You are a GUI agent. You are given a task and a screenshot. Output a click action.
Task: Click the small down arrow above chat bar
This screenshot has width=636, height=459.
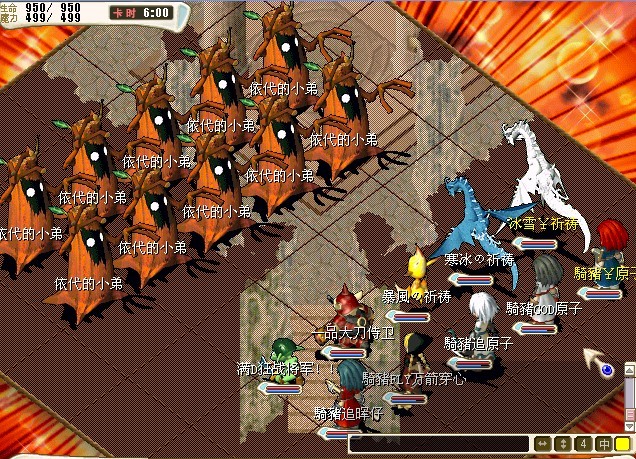pyautogui.click(x=627, y=425)
